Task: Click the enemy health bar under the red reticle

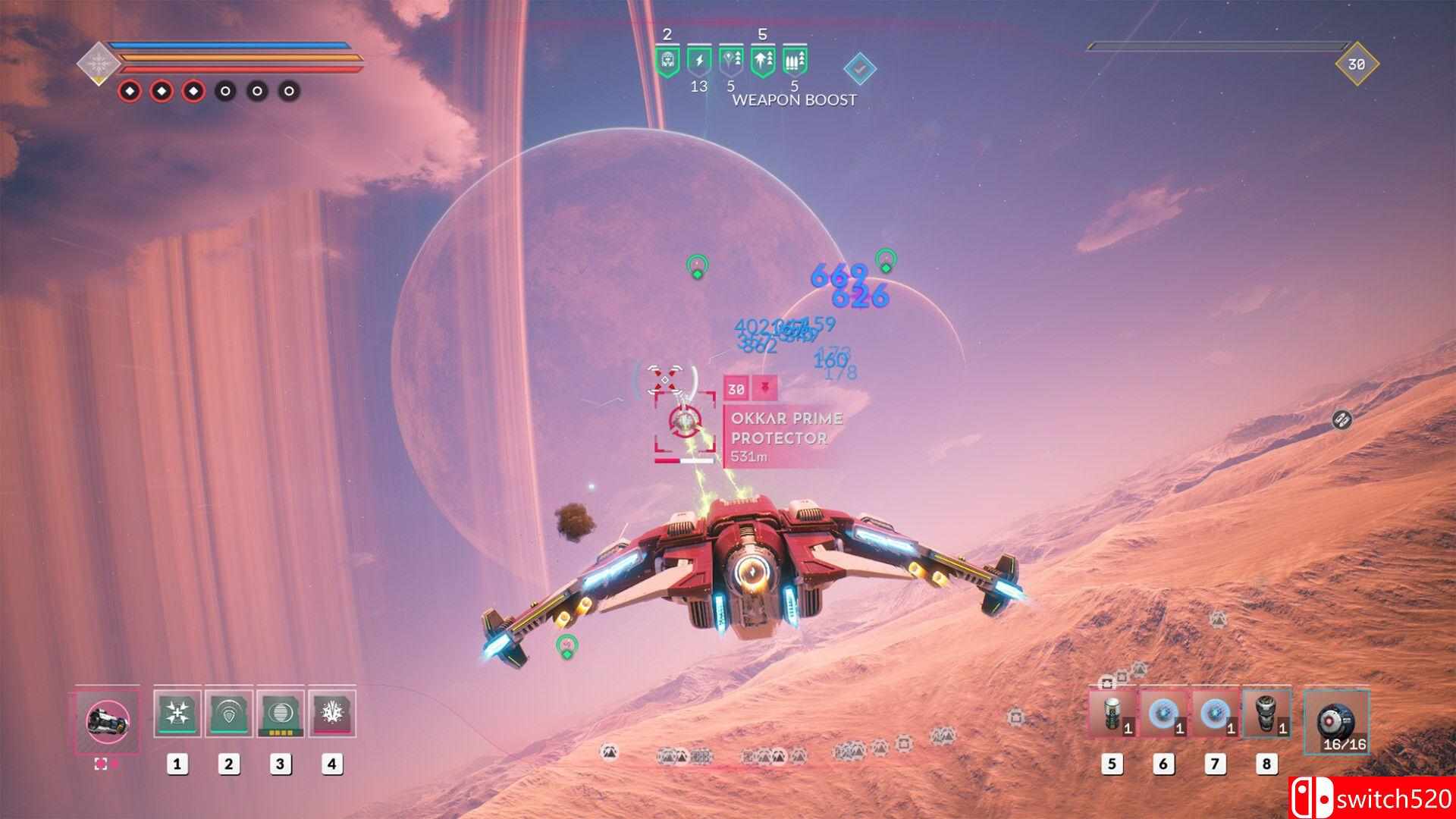Action: 682,460
